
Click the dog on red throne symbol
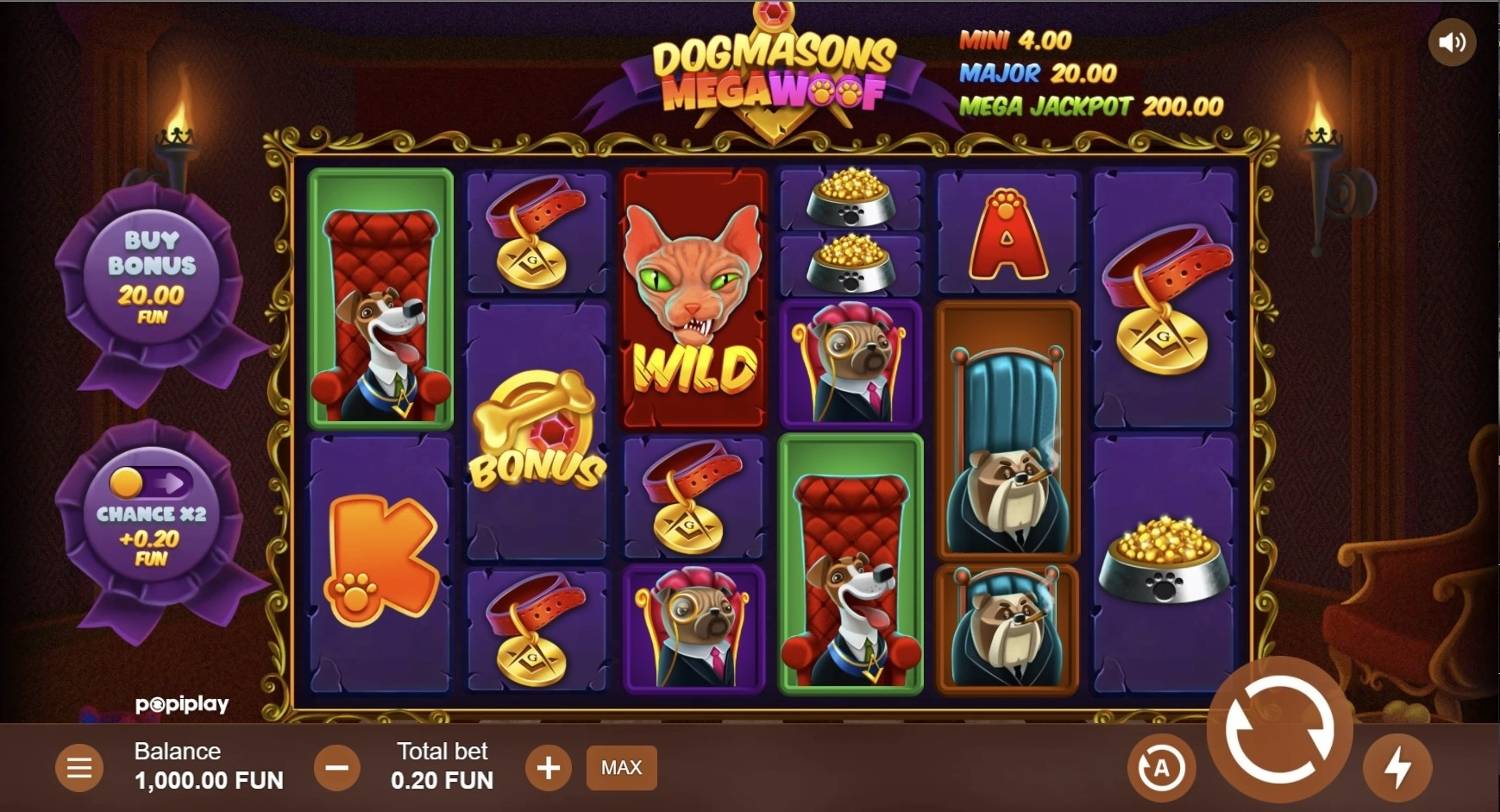(x=379, y=300)
